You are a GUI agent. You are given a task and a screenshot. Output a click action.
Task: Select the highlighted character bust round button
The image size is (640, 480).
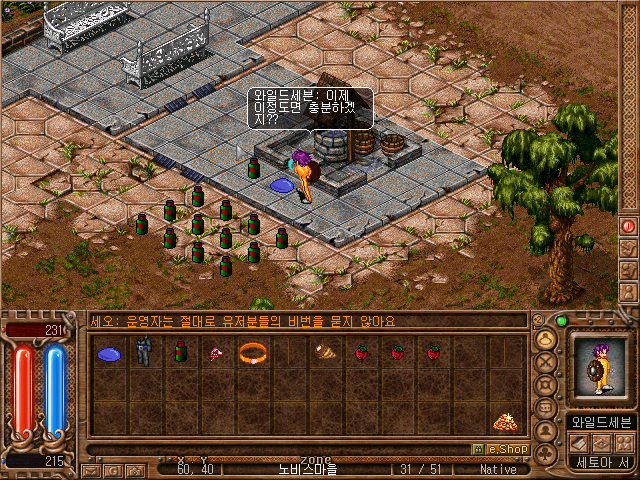coord(547,339)
